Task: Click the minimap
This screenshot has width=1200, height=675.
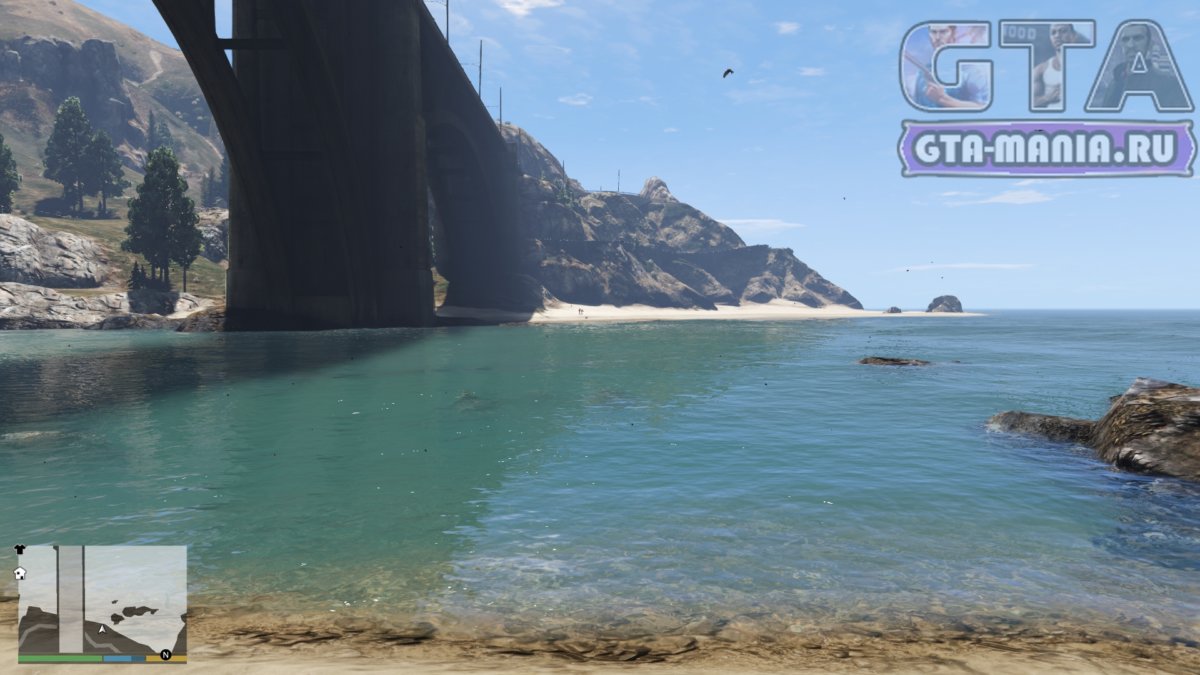Action: click(x=102, y=600)
